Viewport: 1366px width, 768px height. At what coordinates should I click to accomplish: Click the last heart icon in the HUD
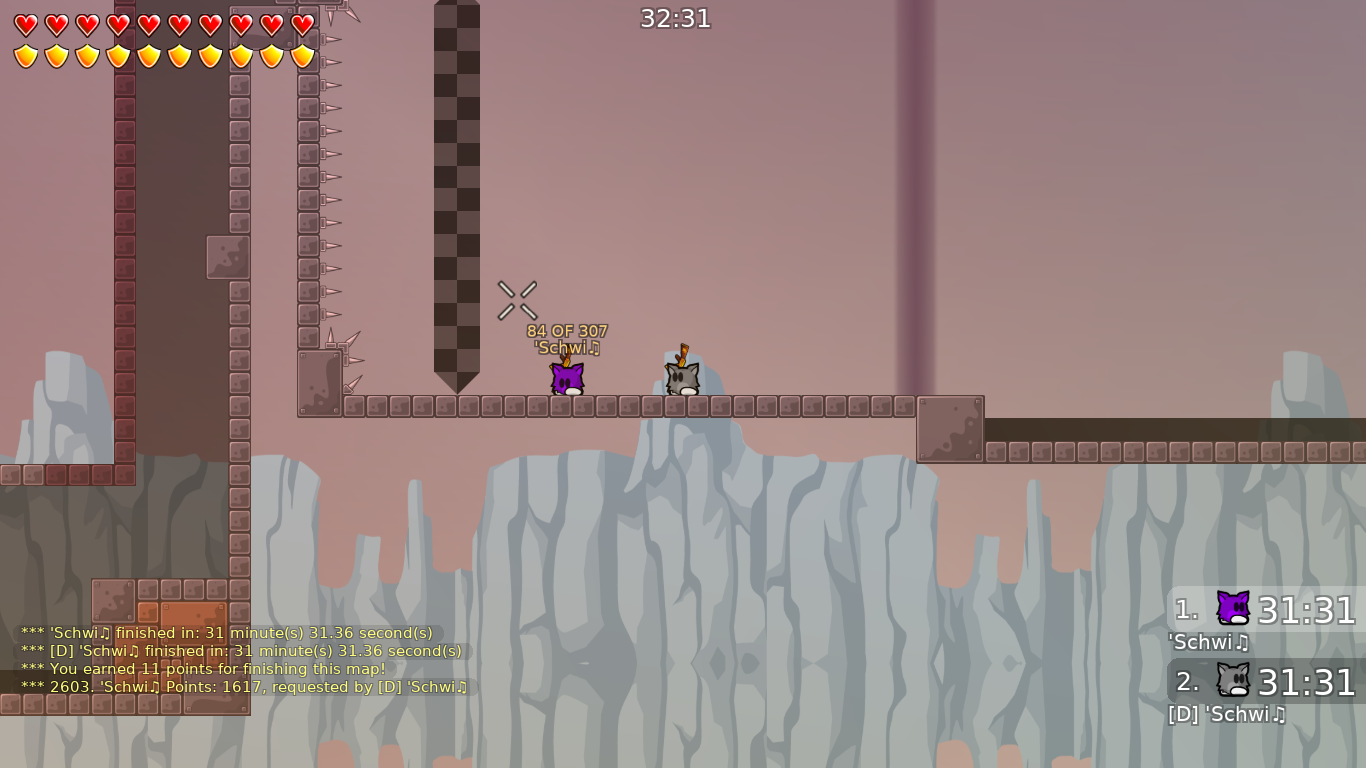303,25
